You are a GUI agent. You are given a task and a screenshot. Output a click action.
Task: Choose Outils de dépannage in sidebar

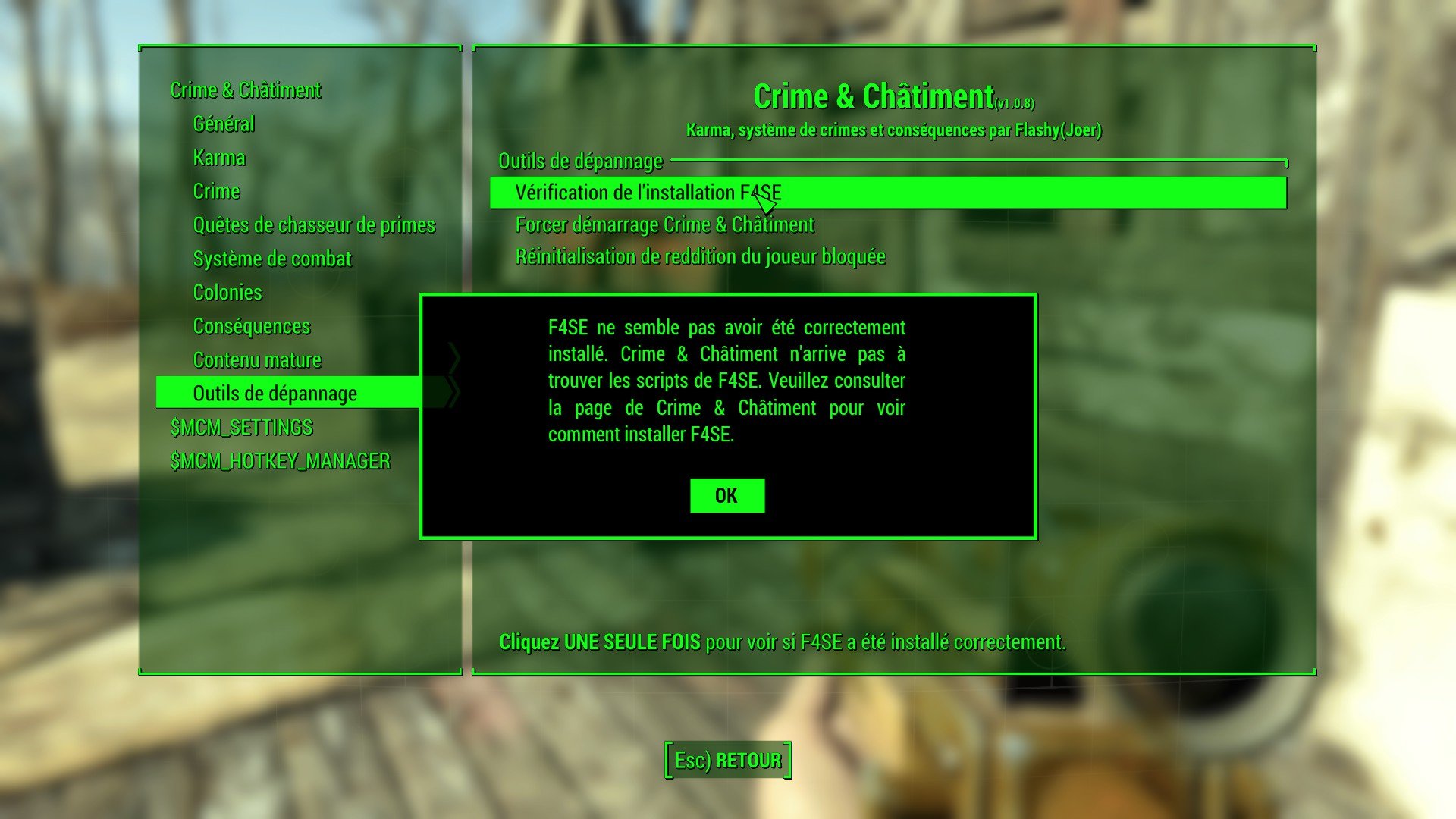click(x=275, y=394)
